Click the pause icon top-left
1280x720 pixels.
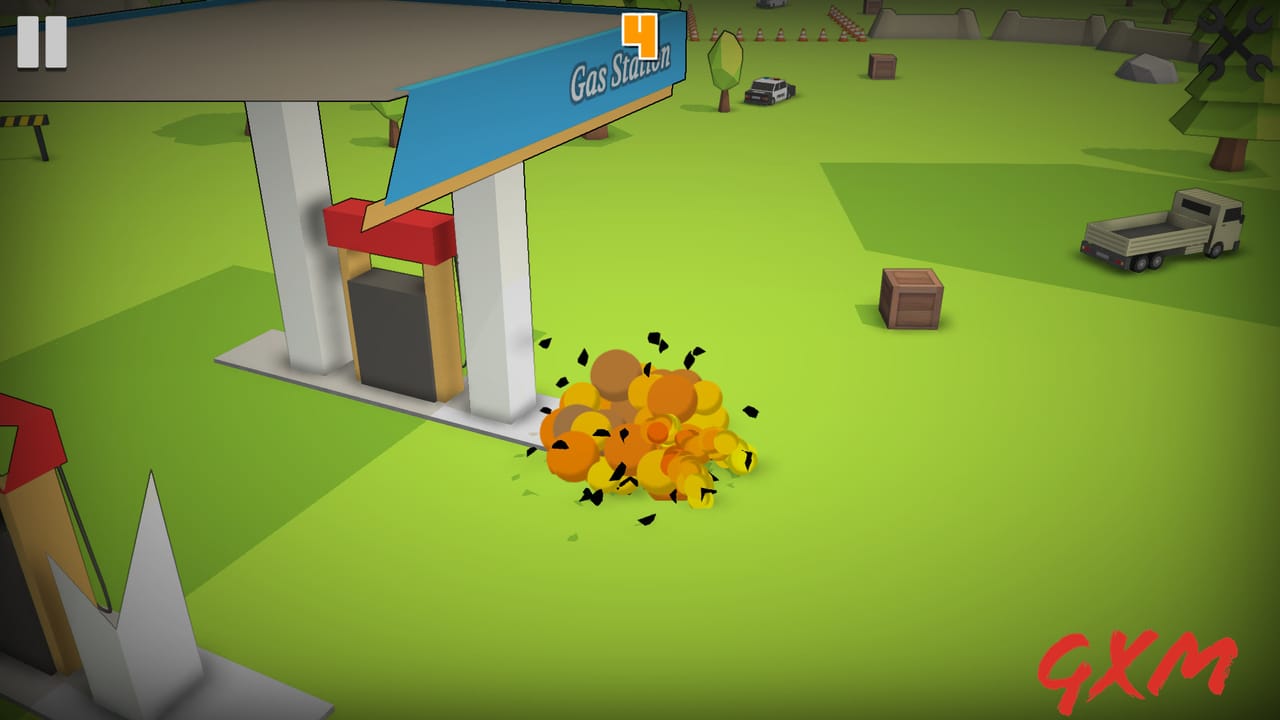pyautogui.click(x=40, y=42)
